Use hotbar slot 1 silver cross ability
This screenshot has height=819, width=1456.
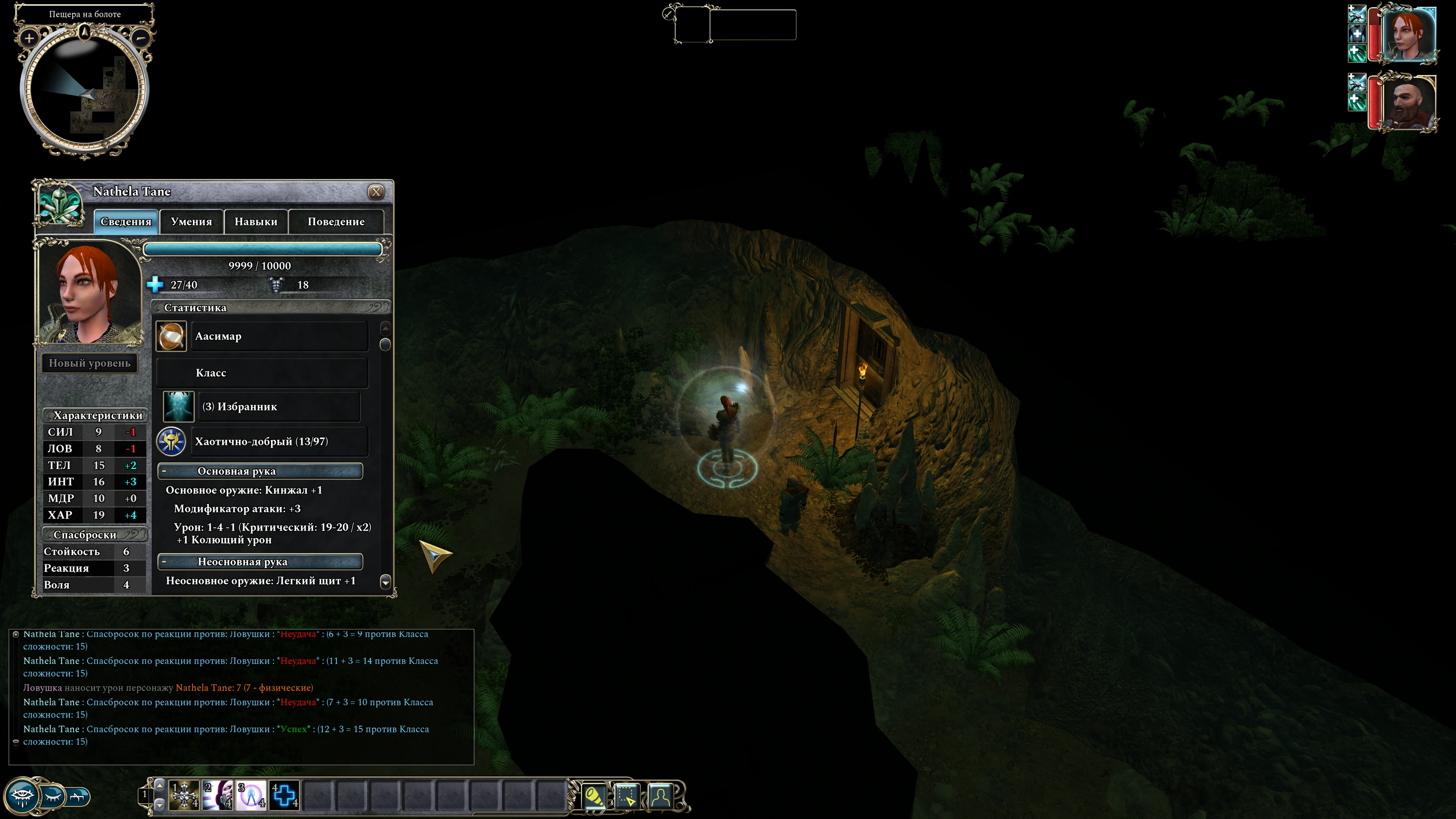[x=184, y=795]
